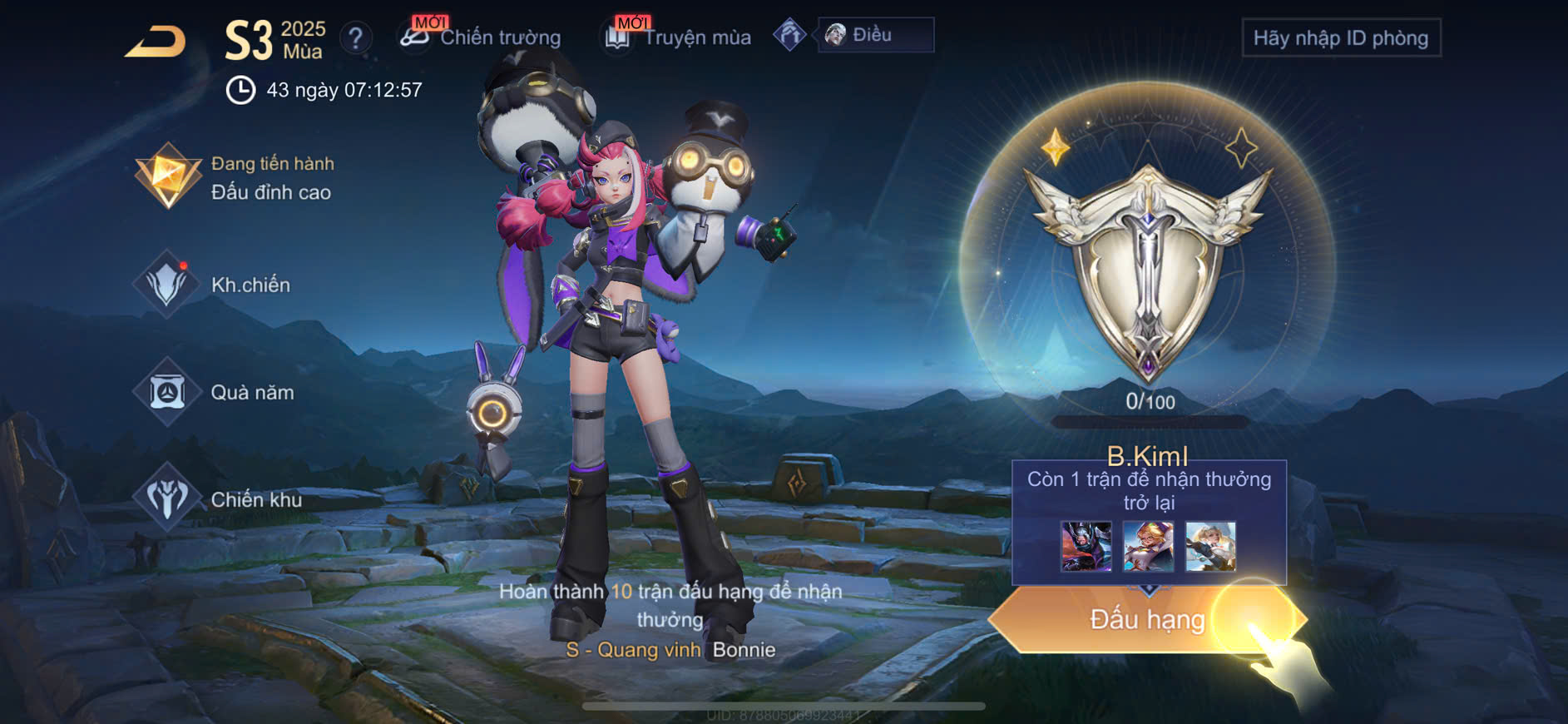
Task: Open Đấu đỉnh cao mode
Action: coord(235,177)
